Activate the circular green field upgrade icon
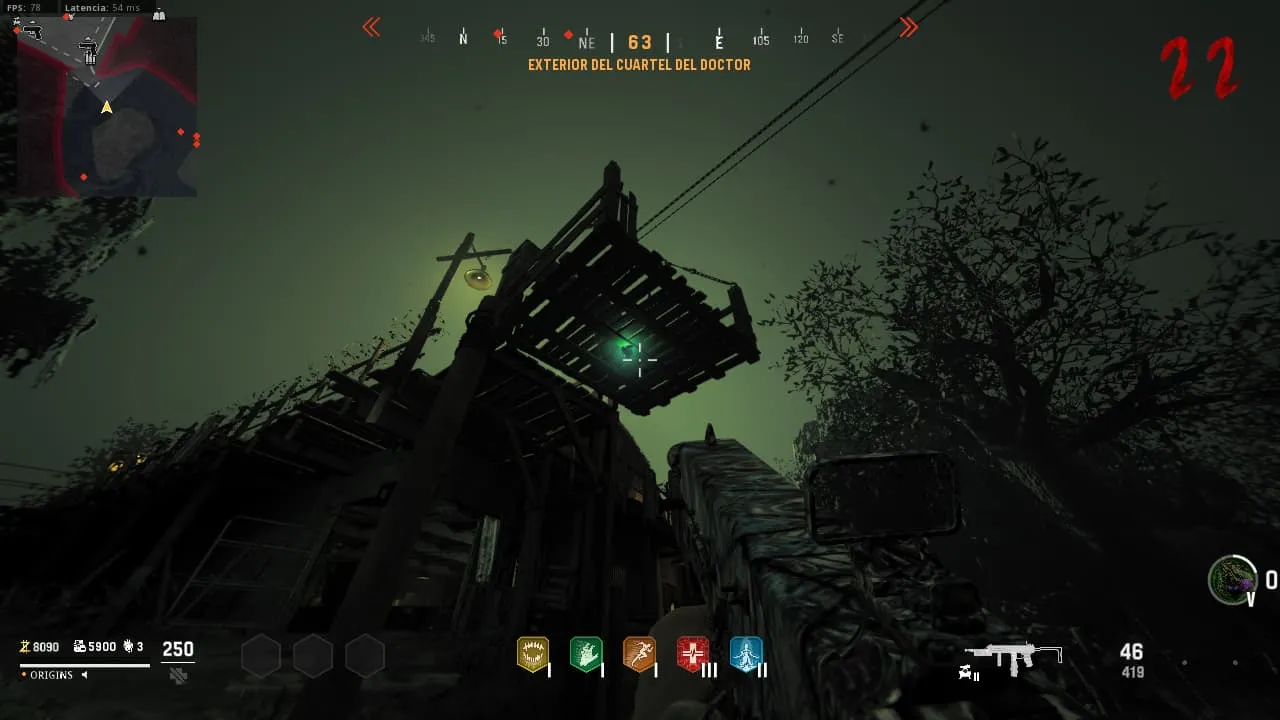This screenshot has width=1280, height=720. coord(1232,579)
